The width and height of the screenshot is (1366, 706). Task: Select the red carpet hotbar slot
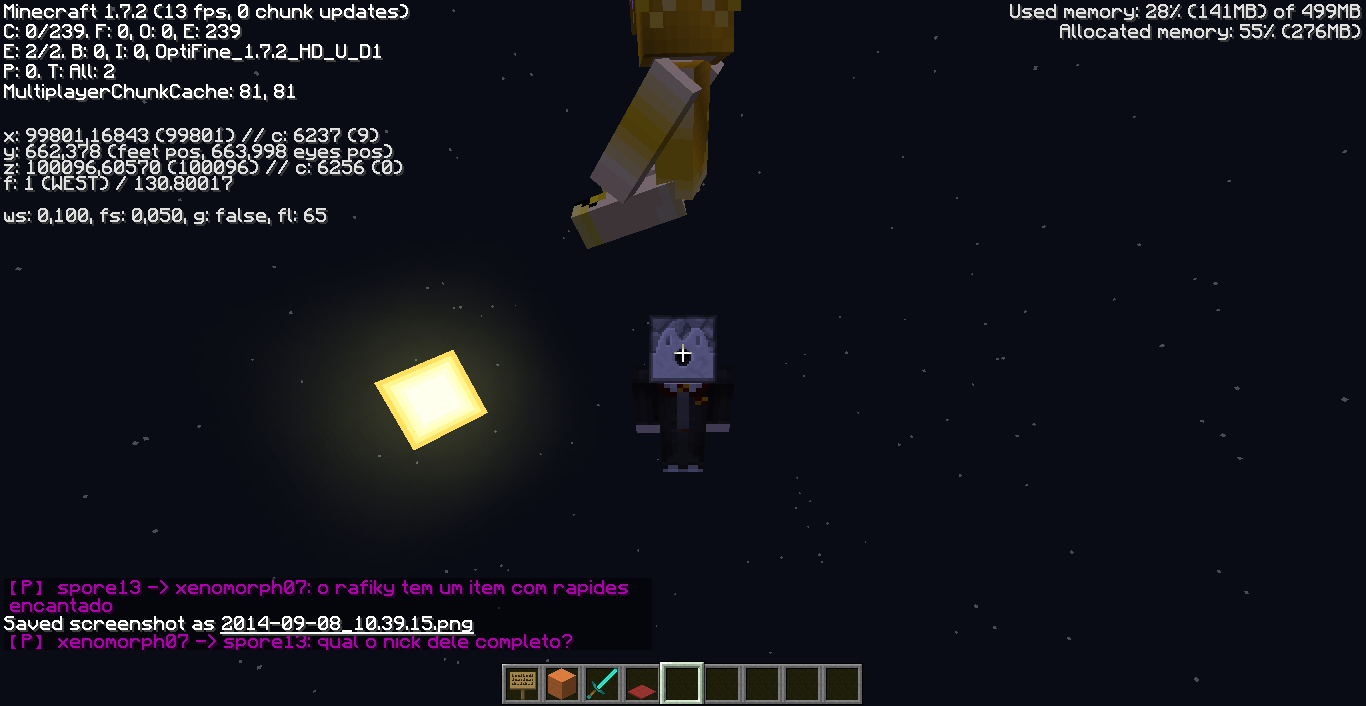tap(642, 685)
